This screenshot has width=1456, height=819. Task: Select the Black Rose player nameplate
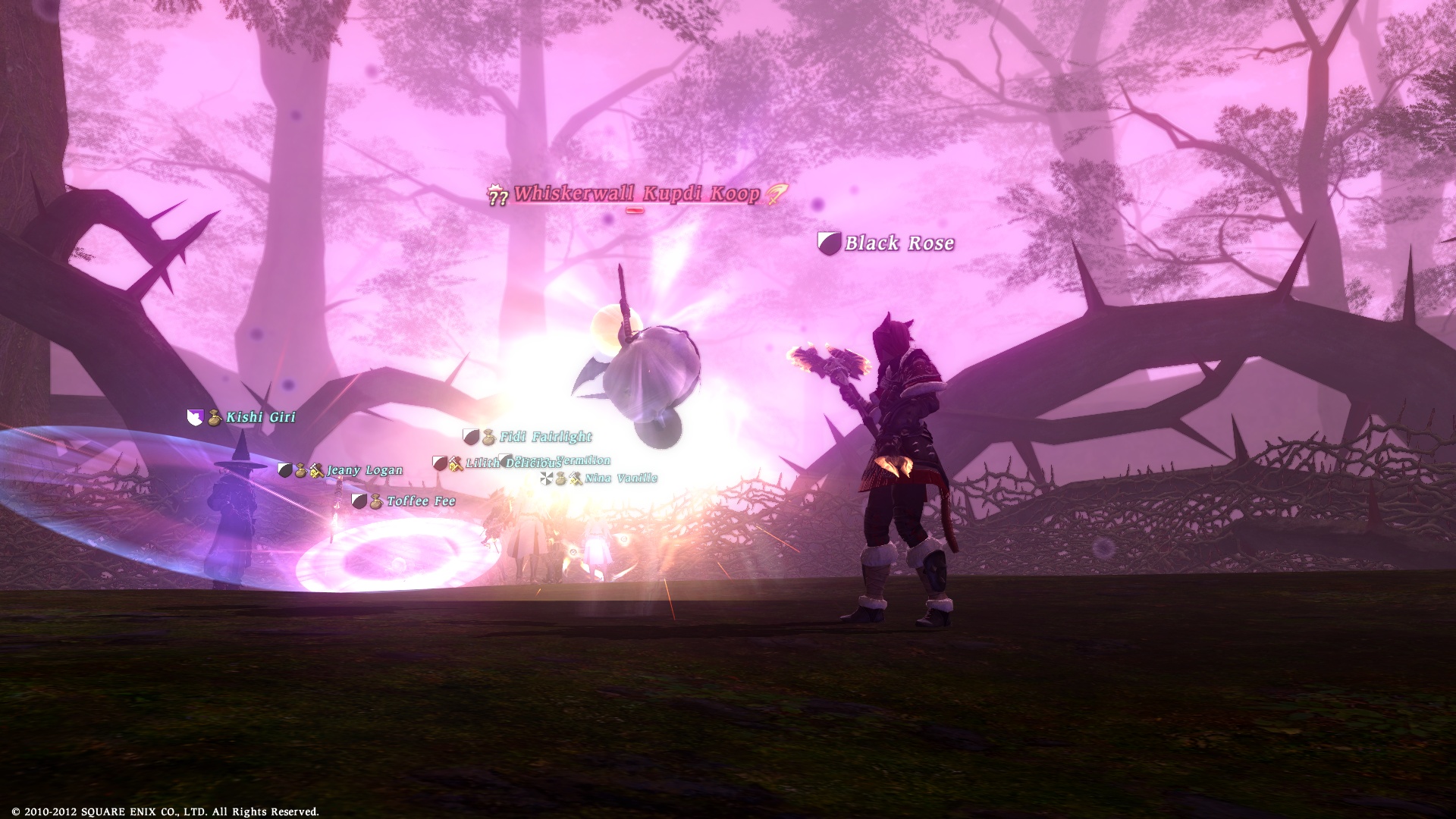(899, 243)
